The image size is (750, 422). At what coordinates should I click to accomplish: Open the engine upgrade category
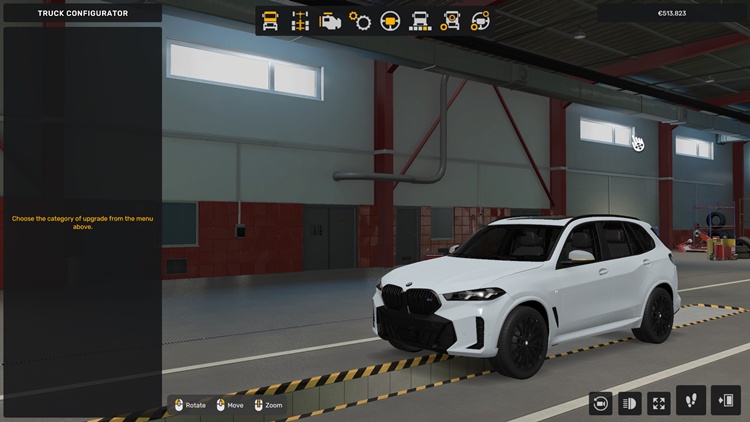point(330,20)
